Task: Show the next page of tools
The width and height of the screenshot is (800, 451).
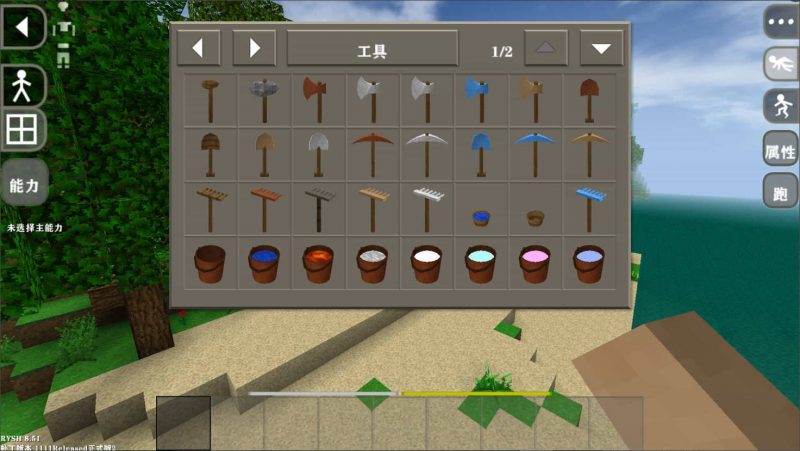Action: (601, 48)
